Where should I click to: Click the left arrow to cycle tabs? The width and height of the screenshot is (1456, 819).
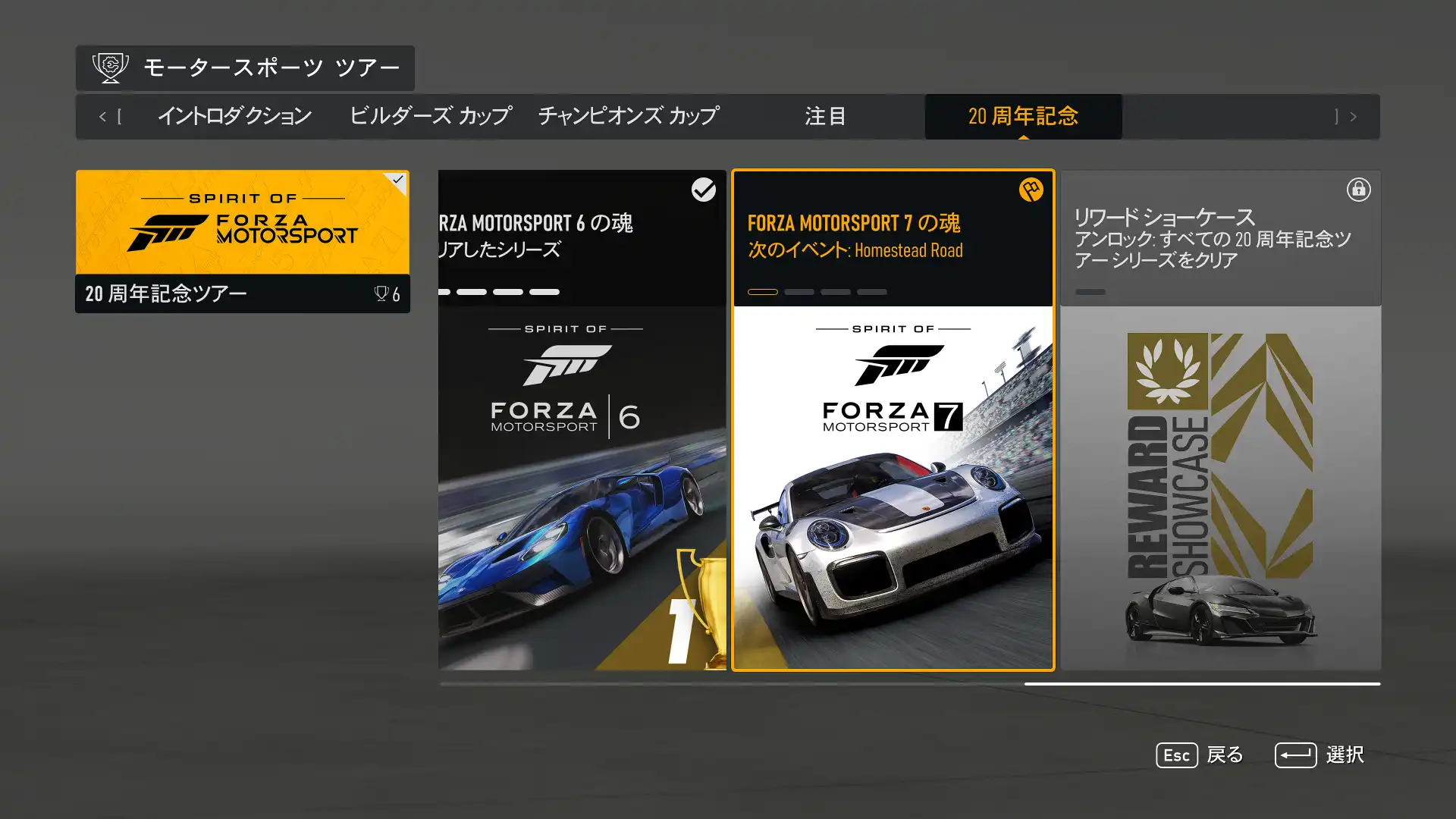click(x=103, y=117)
